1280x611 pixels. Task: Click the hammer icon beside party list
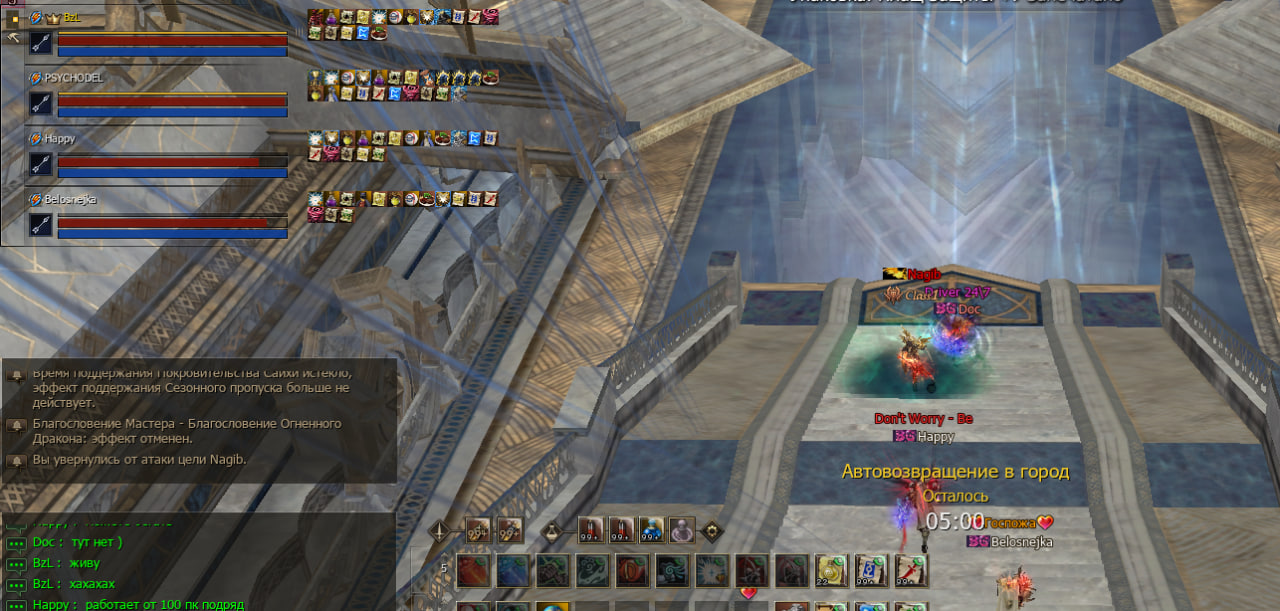(x=14, y=38)
